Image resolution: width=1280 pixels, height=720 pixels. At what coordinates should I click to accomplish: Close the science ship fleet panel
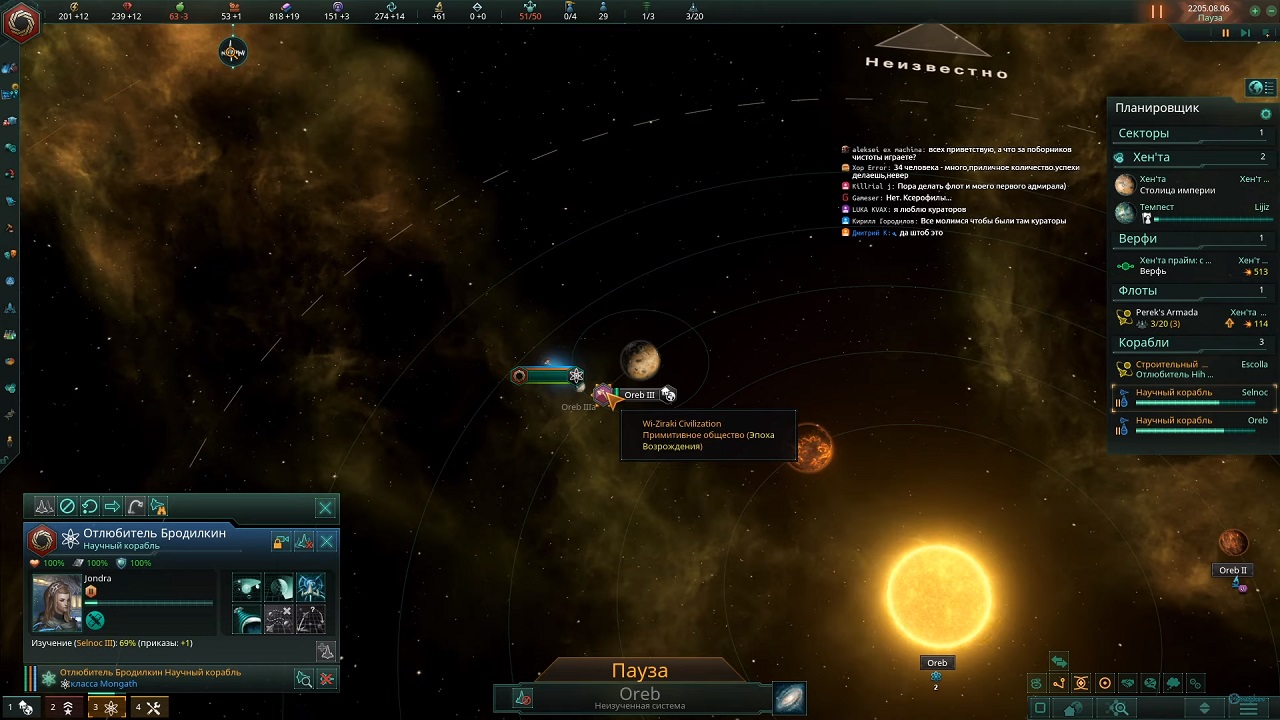[x=325, y=508]
